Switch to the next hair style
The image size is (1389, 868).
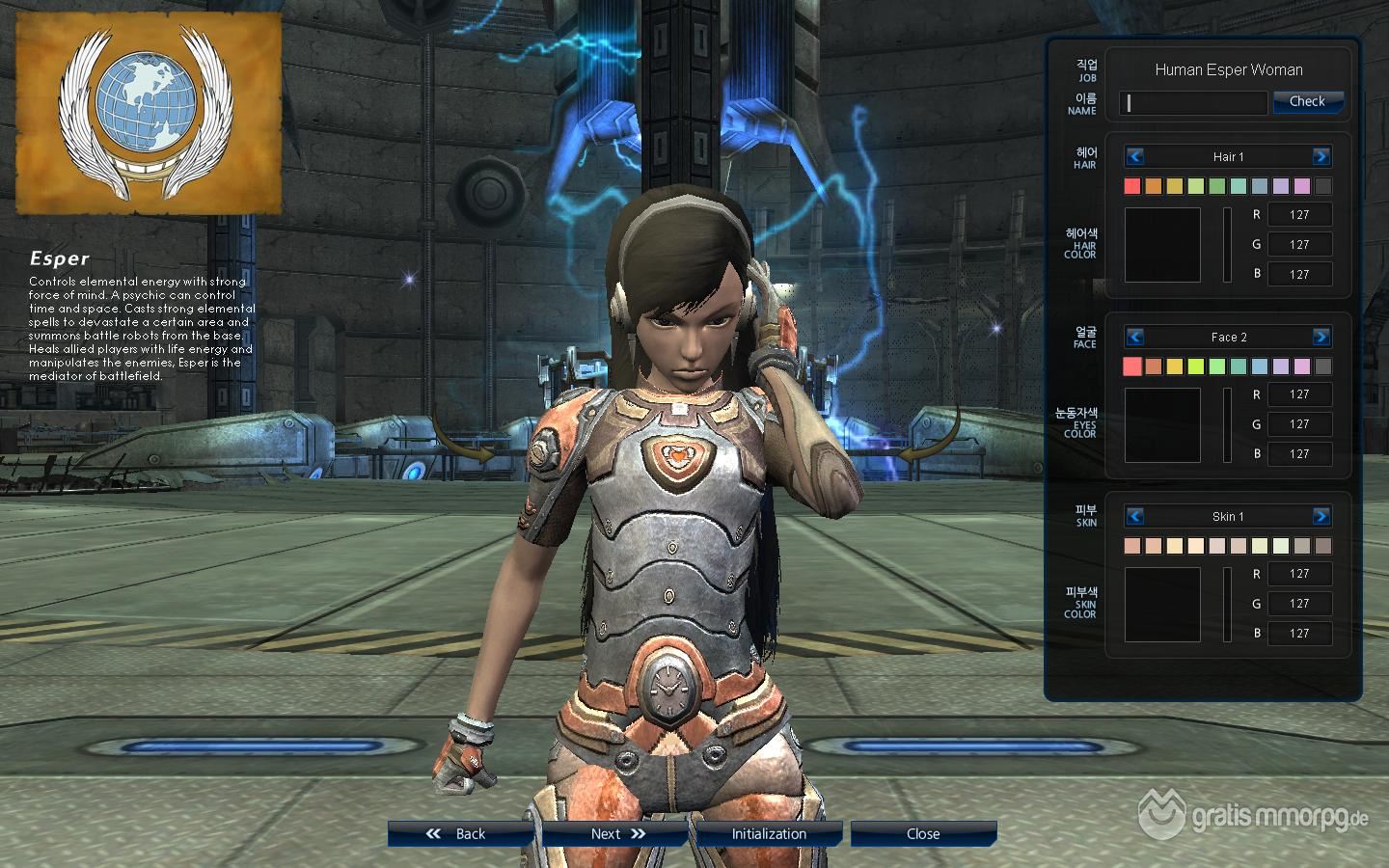tap(1321, 156)
